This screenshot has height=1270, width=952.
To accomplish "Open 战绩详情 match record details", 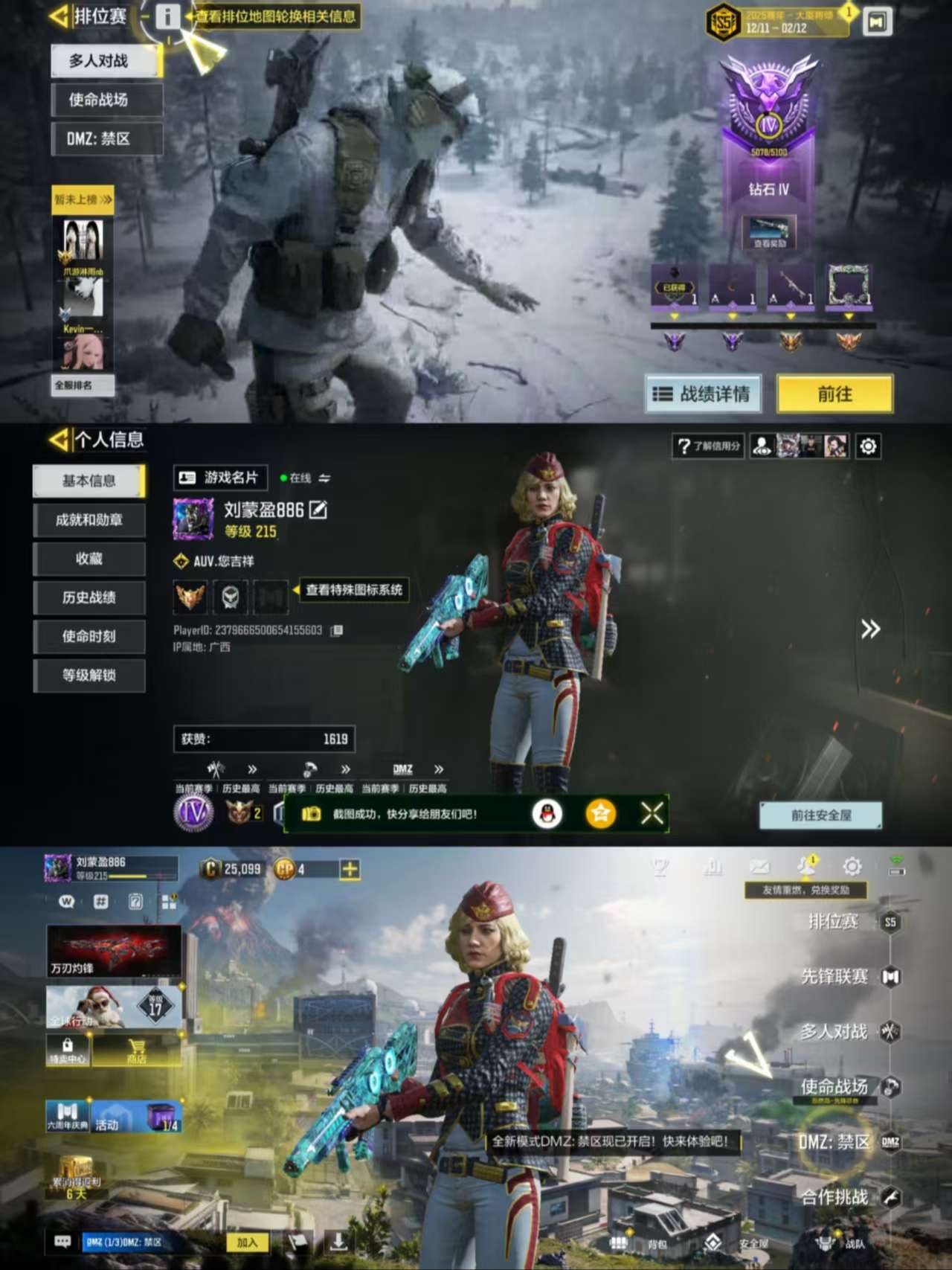I will (703, 394).
